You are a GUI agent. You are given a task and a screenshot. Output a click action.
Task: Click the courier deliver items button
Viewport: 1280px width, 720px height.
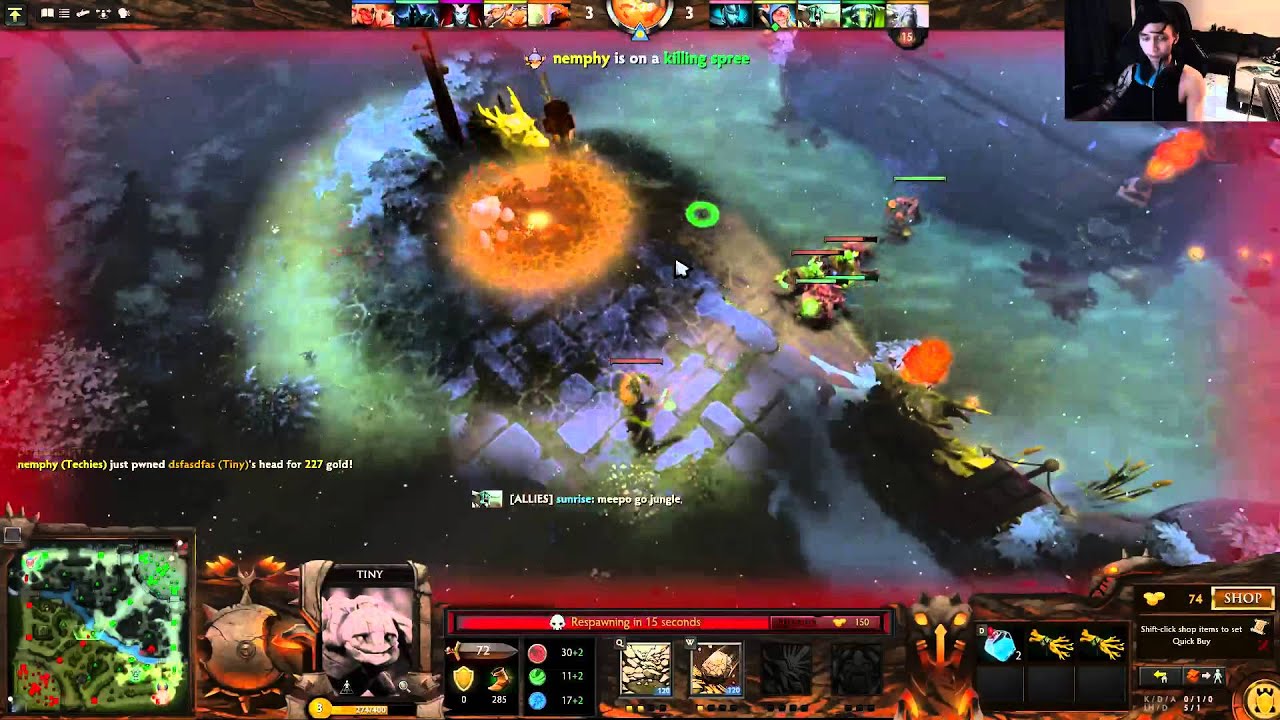(x=1204, y=677)
